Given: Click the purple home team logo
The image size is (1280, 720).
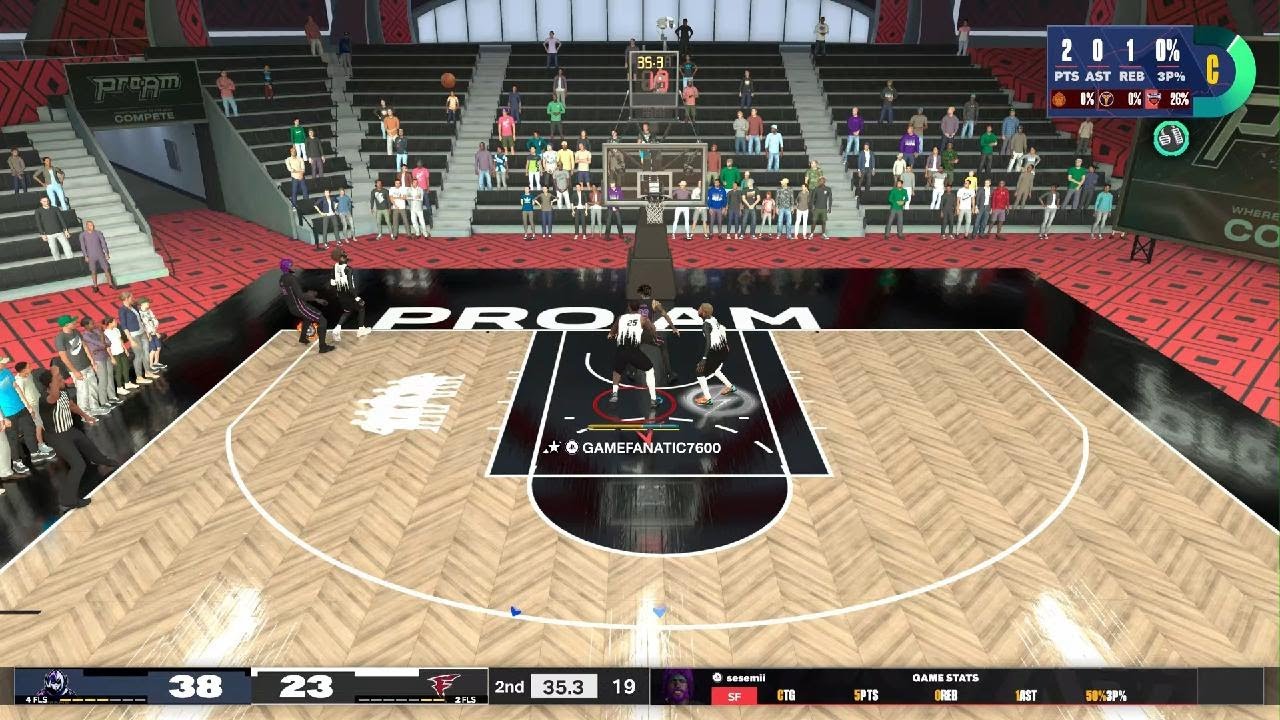Looking at the screenshot, I should pos(57,685).
